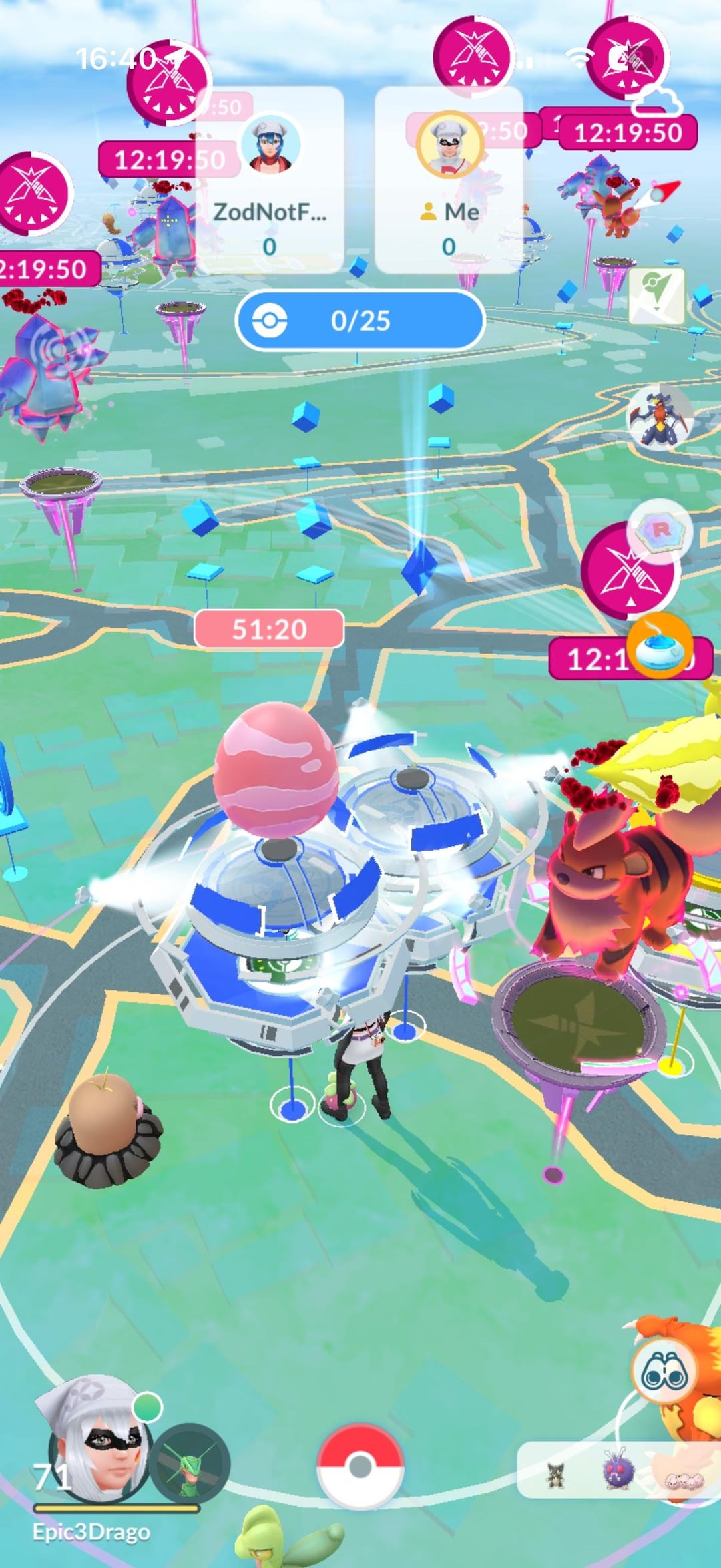
Task: Open the main menu Poké Ball button
Action: tap(360, 1466)
